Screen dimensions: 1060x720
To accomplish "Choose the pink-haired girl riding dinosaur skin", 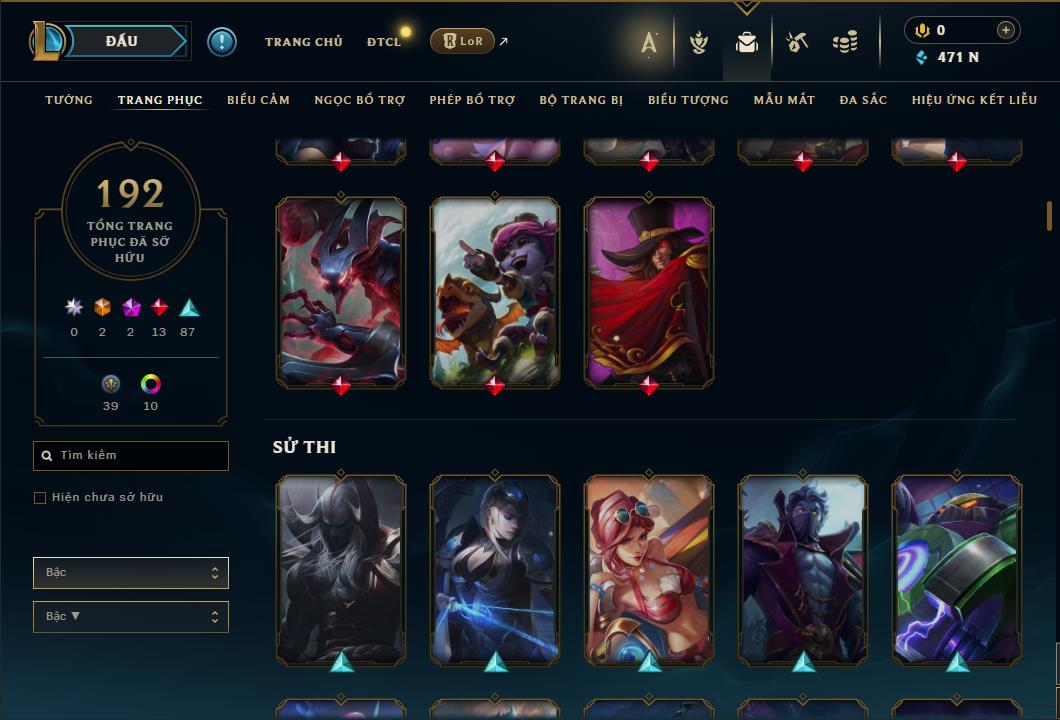I will point(495,290).
